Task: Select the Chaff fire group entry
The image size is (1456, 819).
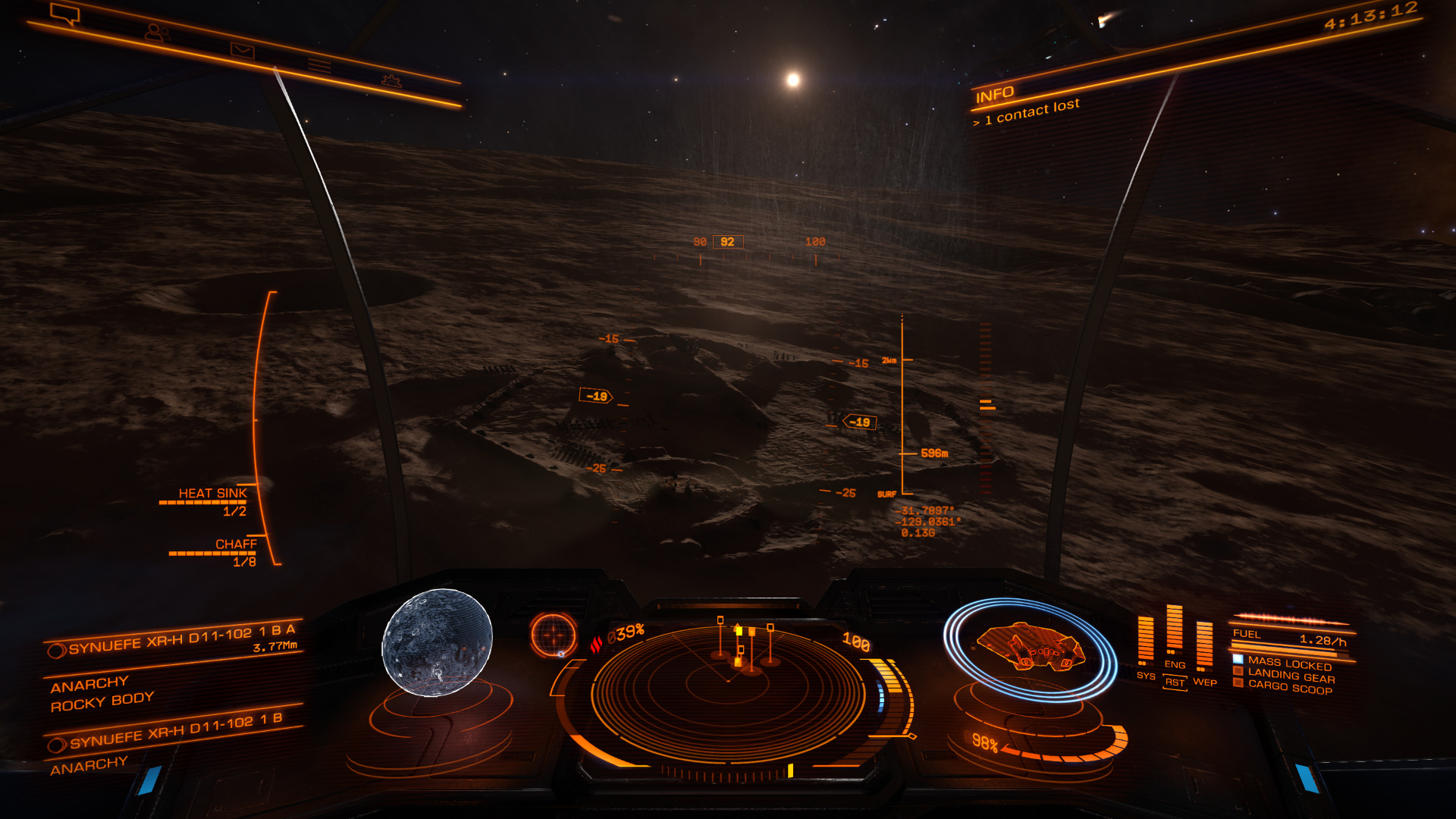Action: [236, 544]
